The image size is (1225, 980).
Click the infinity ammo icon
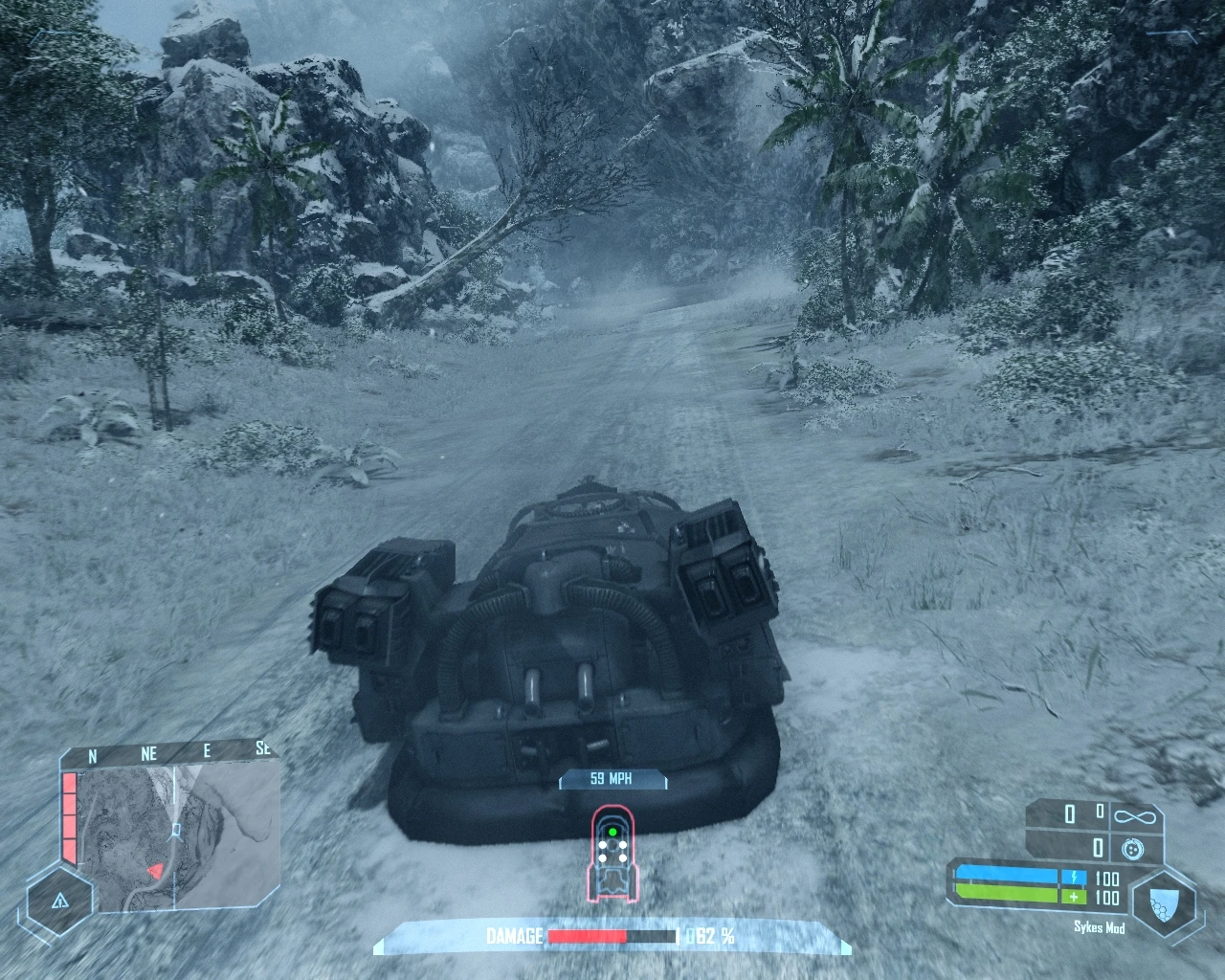click(1135, 816)
